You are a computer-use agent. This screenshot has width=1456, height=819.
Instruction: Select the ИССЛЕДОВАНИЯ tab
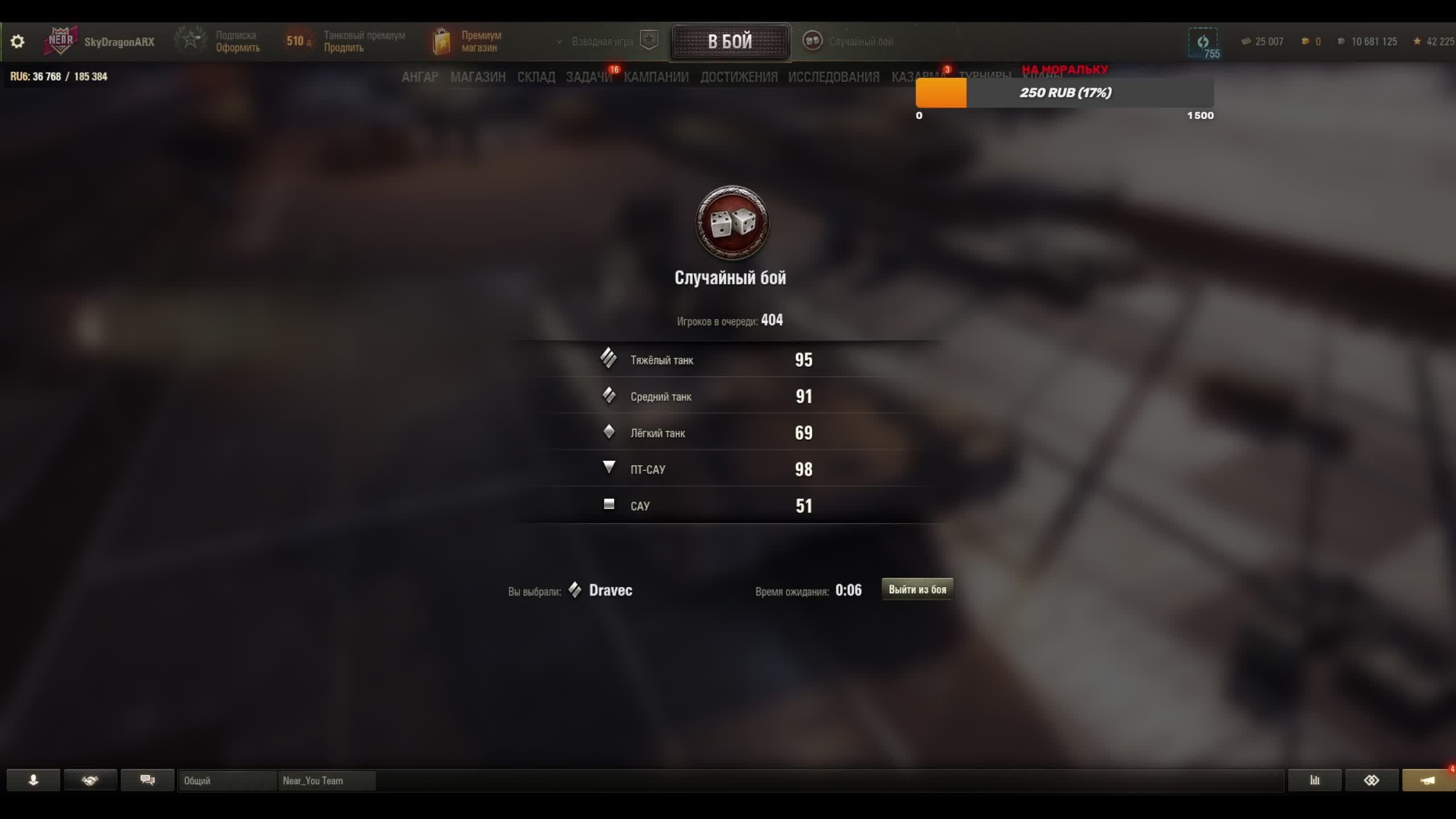click(x=833, y=77)
